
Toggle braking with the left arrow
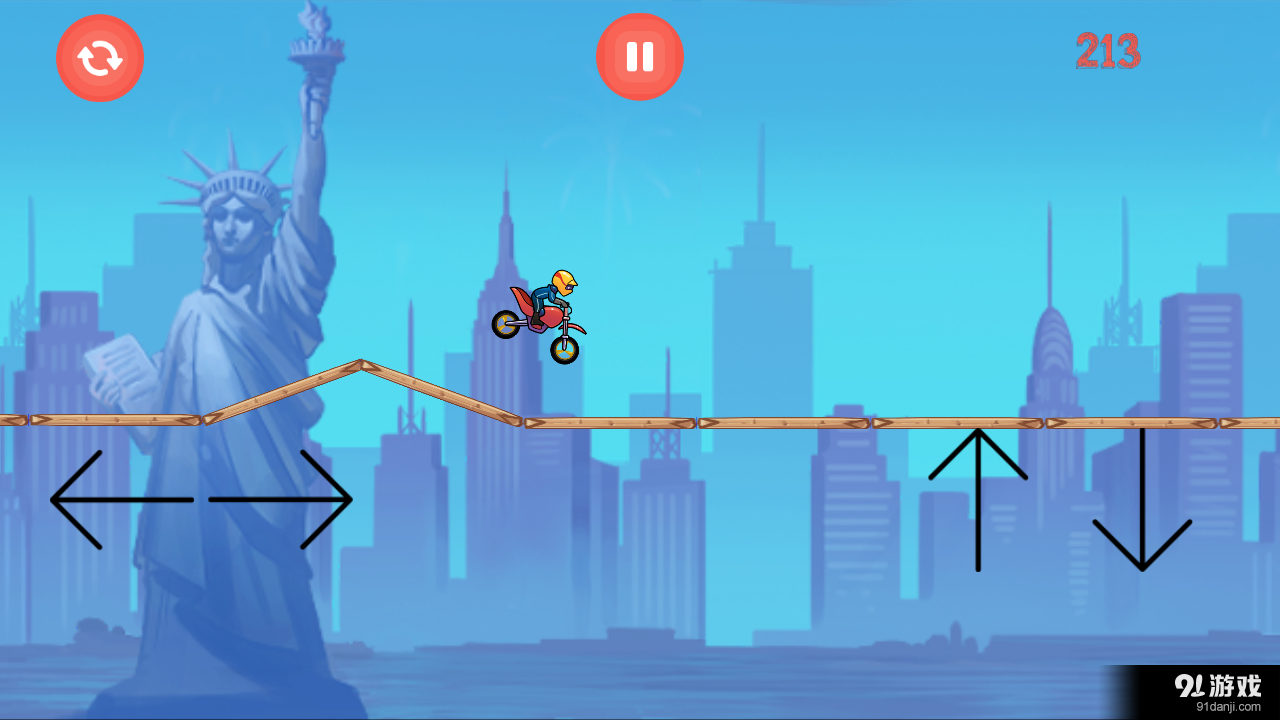[x=120, y=497]
